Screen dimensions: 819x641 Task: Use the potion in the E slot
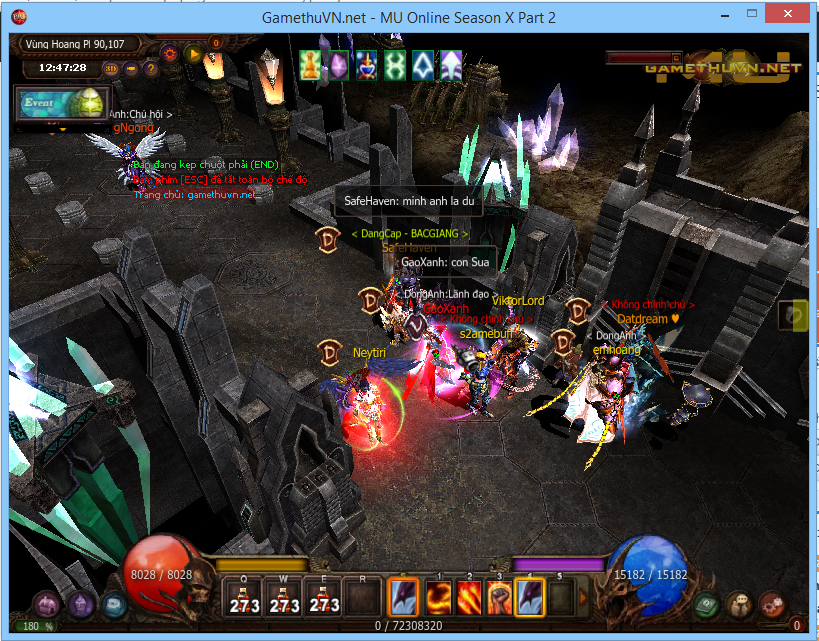324,597
